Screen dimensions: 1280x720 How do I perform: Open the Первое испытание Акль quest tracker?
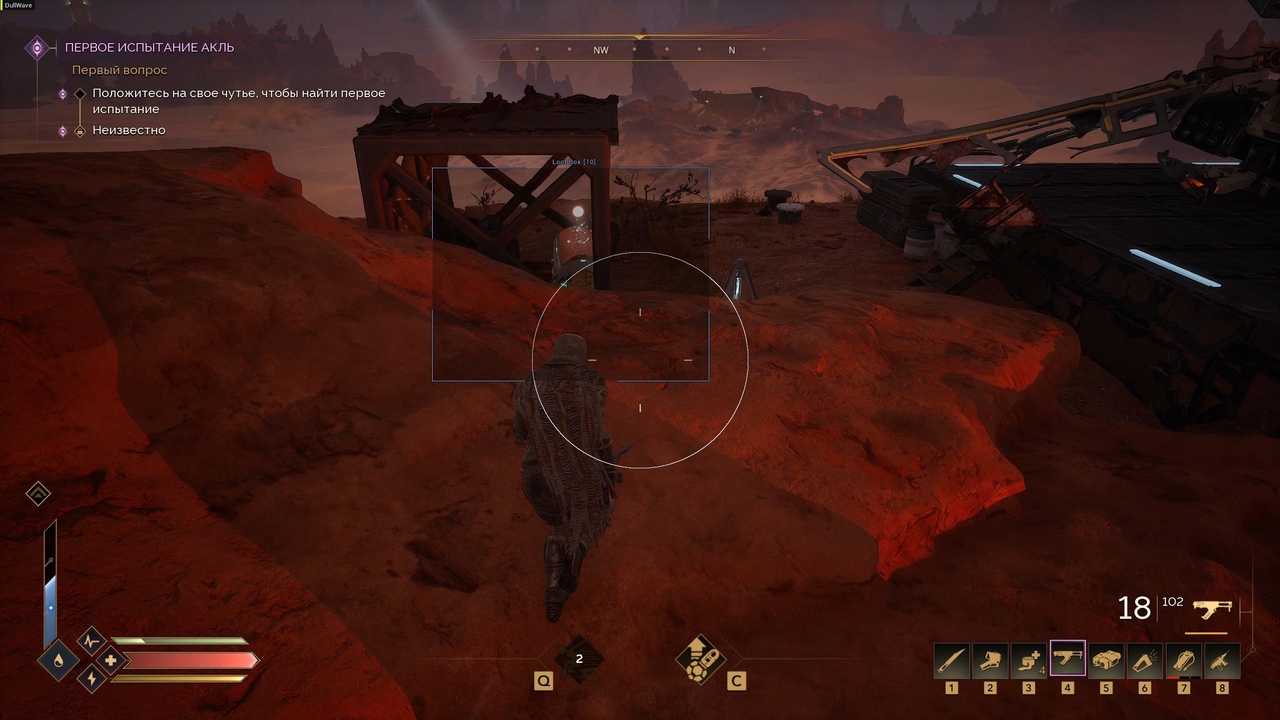click(x=149, y=47)
